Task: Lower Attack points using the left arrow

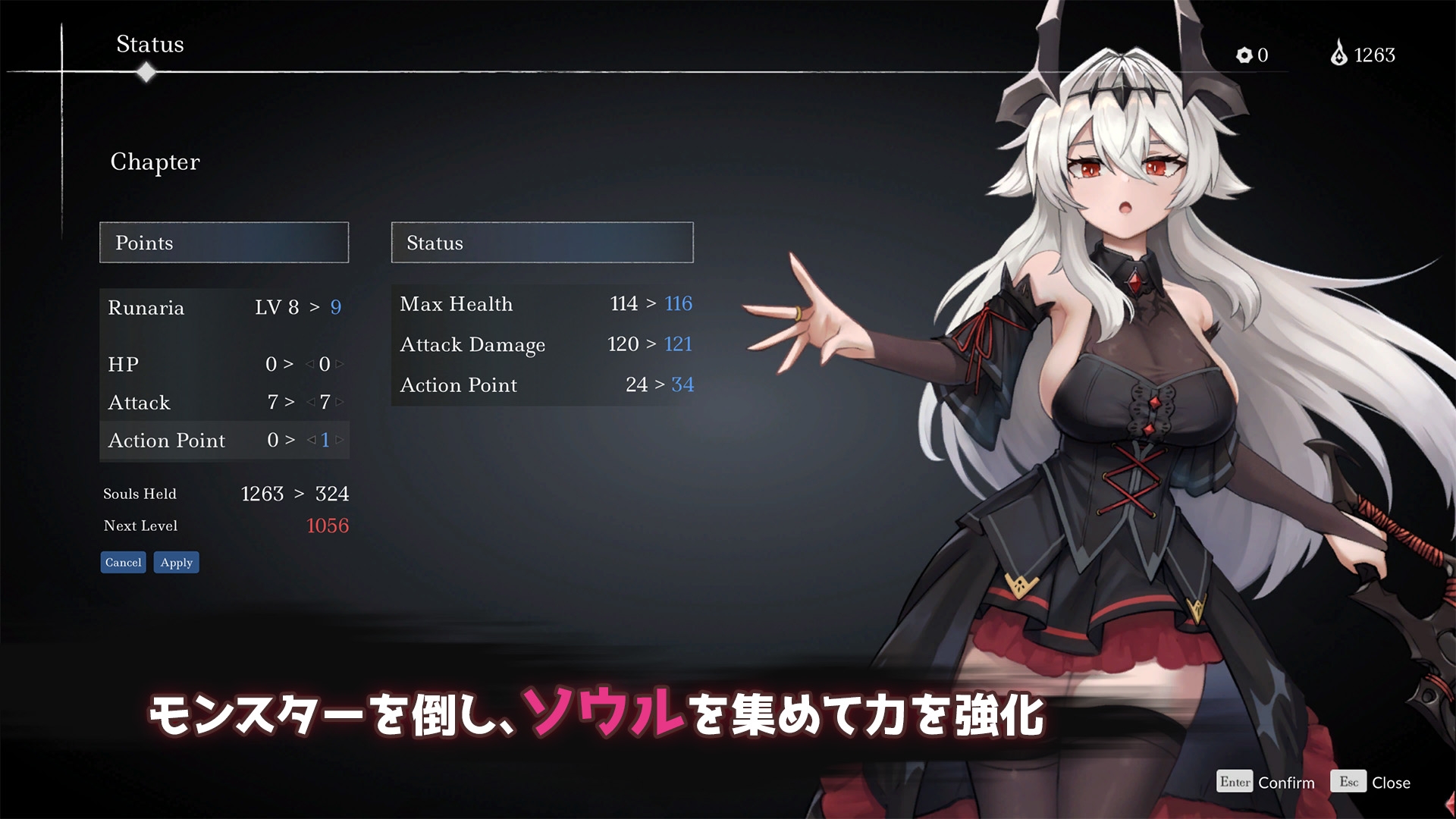Action: 309,403
